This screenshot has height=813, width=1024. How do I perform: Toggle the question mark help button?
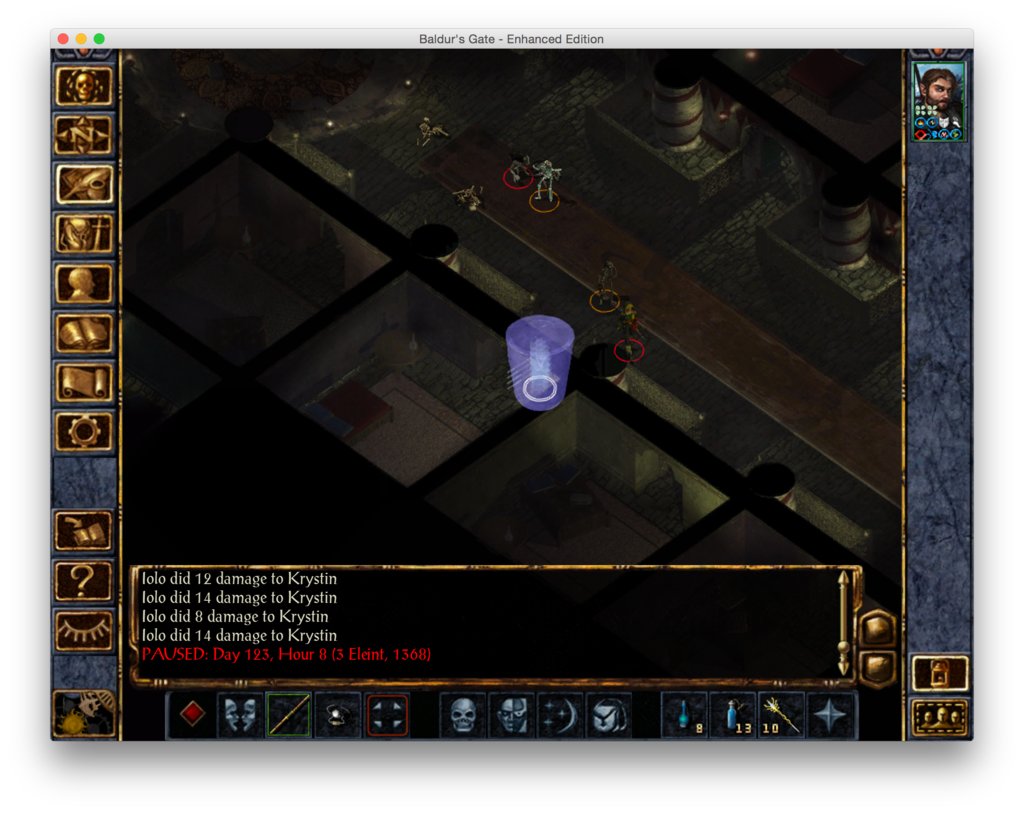point(84,579)
